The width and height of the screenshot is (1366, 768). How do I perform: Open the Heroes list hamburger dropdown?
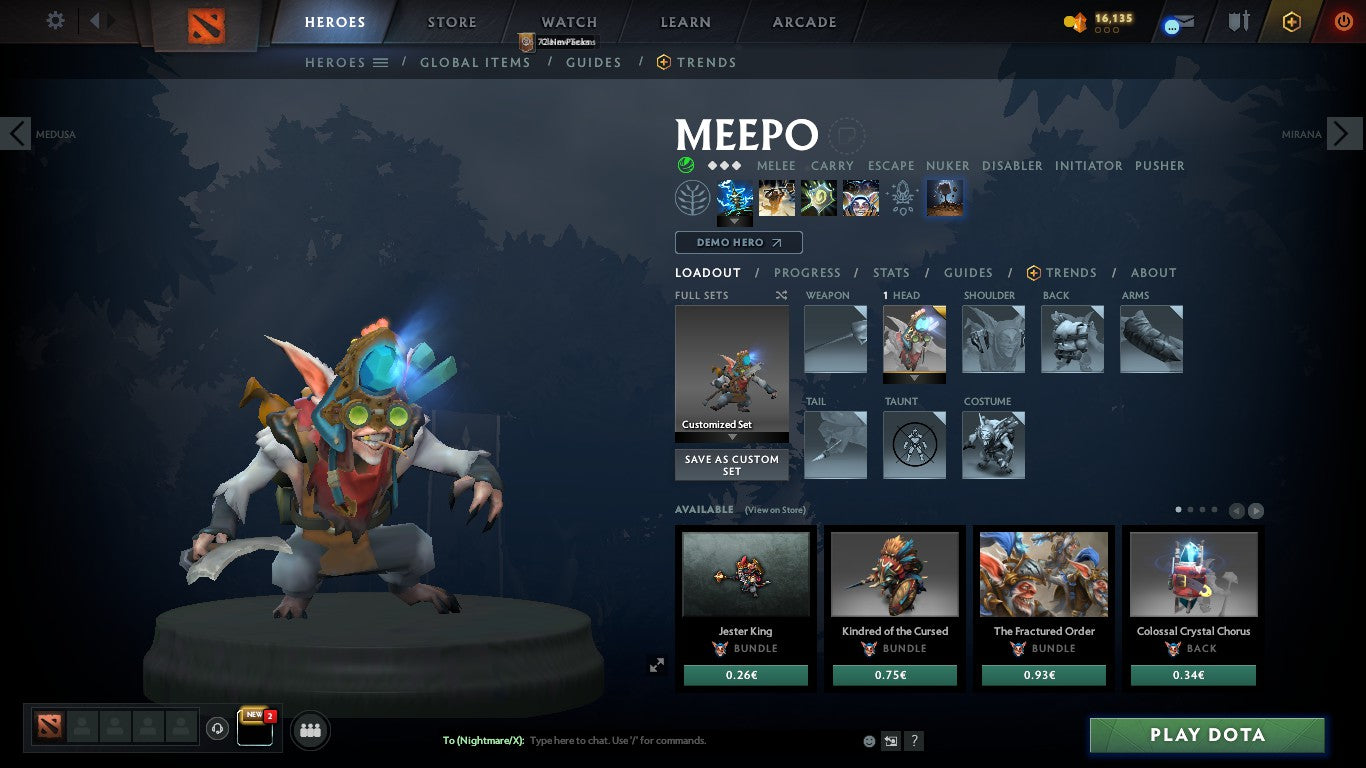[x=381, y=62]
